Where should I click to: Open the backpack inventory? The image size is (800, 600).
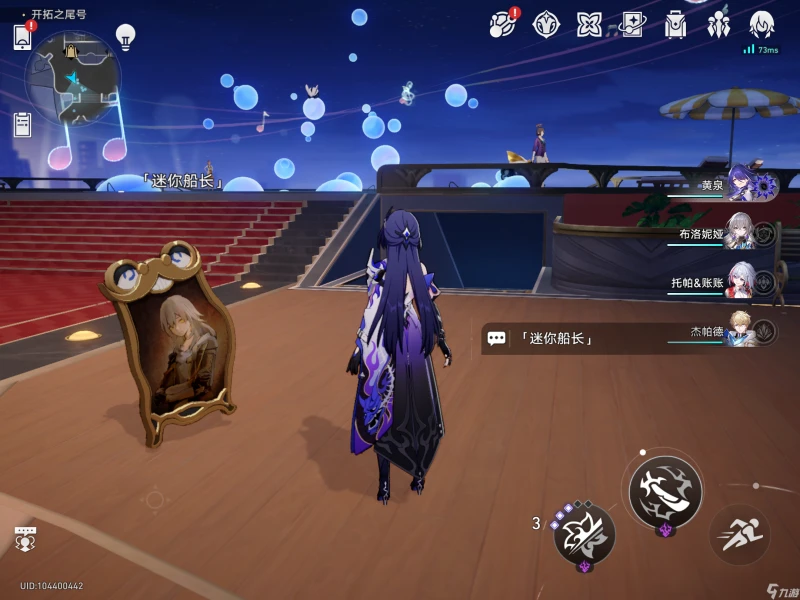676,25
